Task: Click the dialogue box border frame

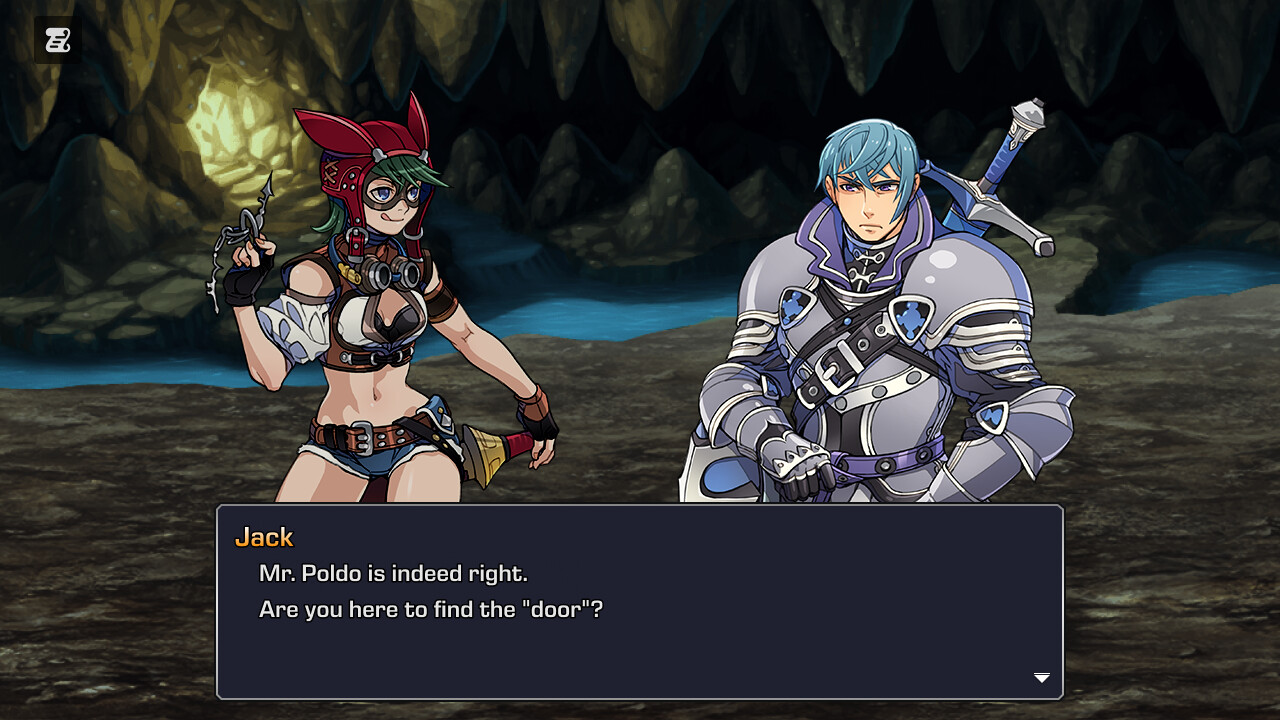Action: (x=640, y=506)
